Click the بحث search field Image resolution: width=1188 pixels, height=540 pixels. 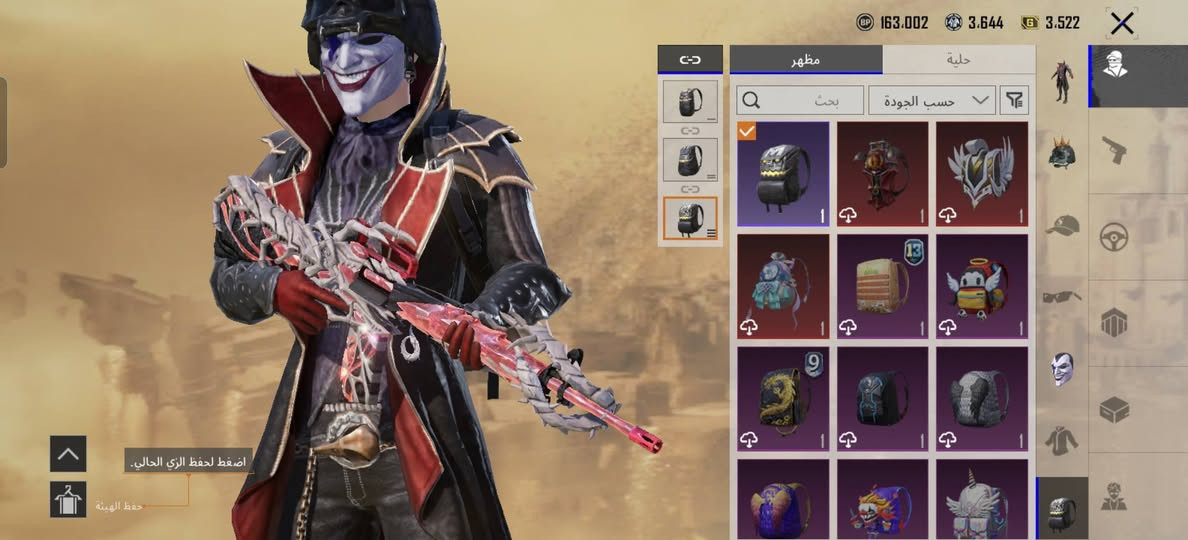pyautogui.click(x=800, y=100)
